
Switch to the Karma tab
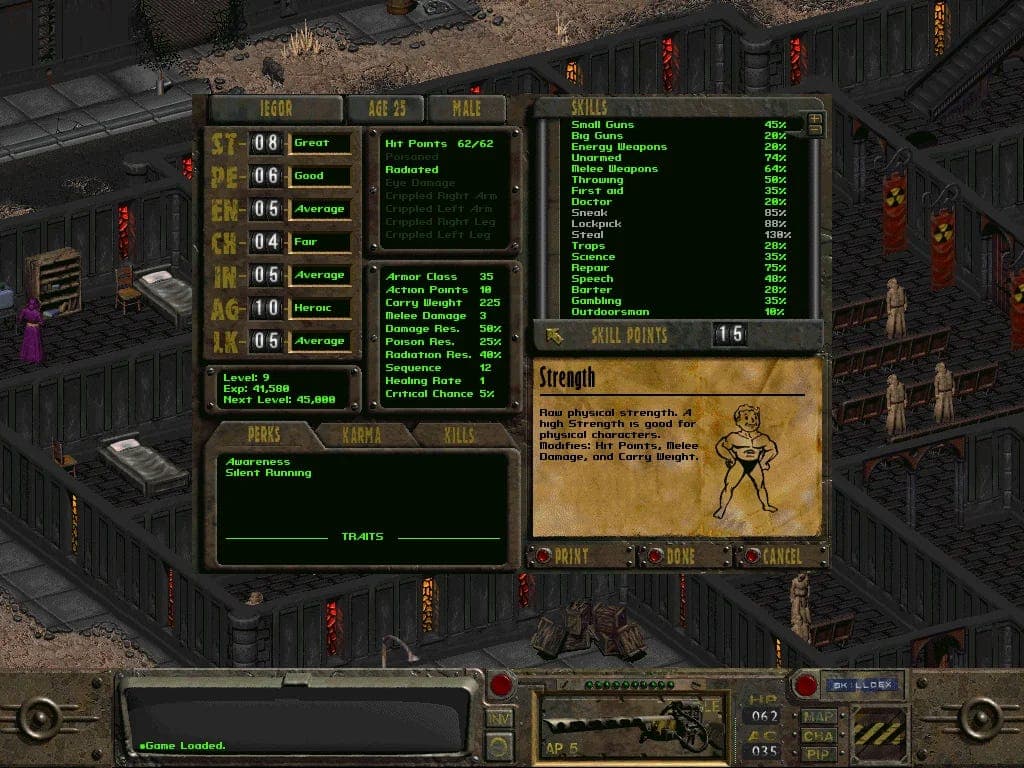pos(364,436)
